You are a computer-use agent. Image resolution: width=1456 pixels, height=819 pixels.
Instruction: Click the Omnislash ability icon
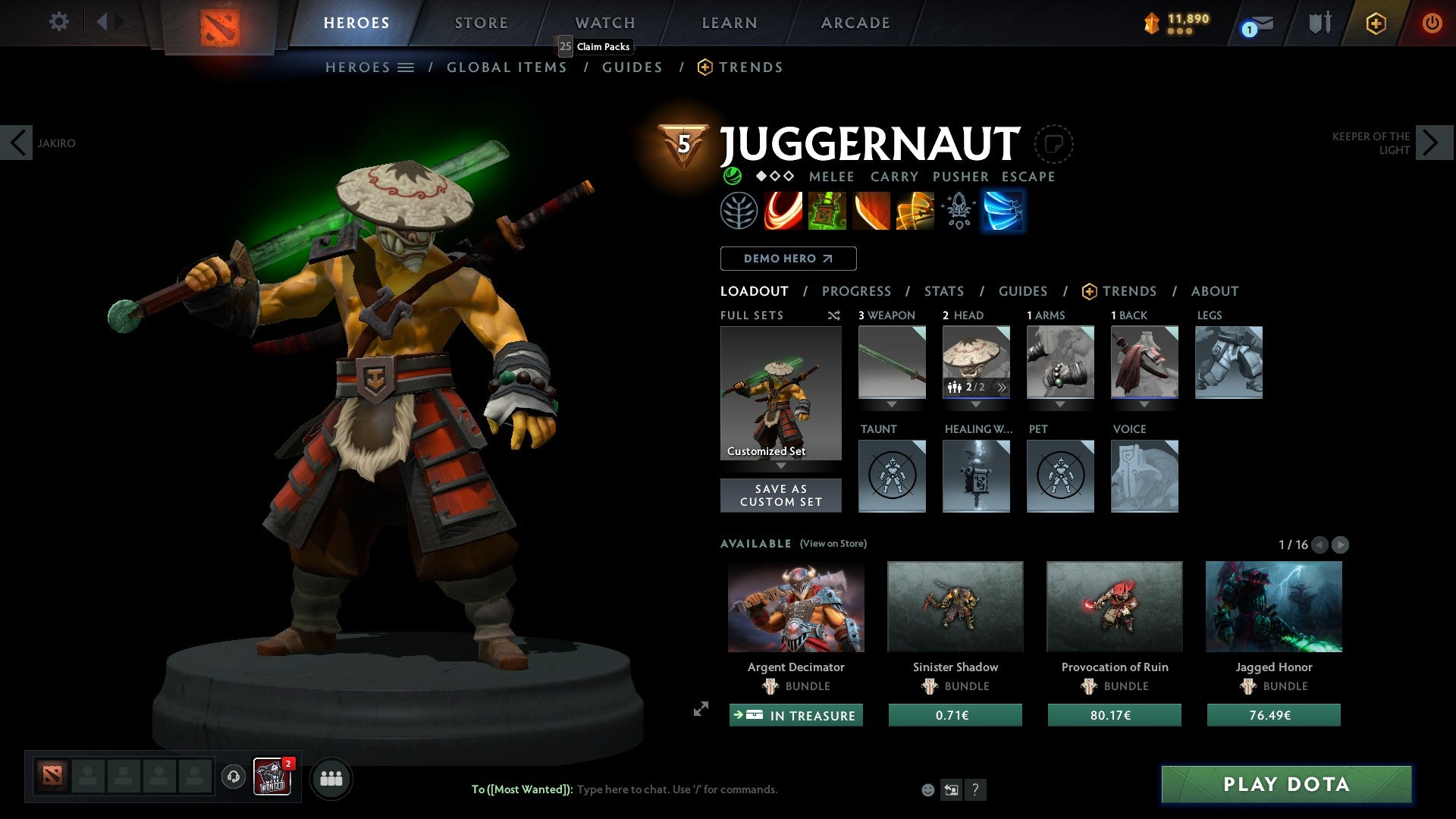point(914,211)
